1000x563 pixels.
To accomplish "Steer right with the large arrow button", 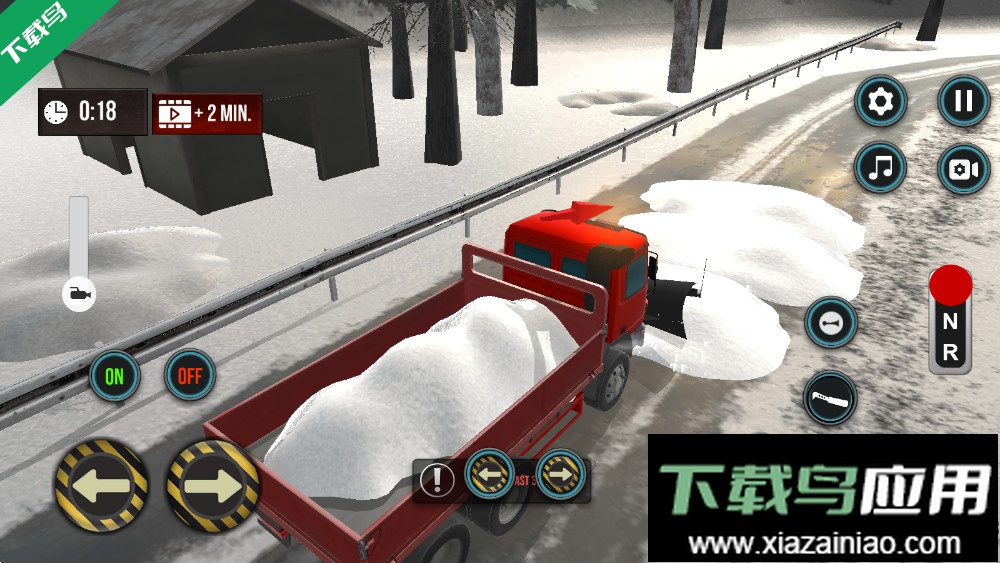I will pyautogui.click(x=212, y=485).
